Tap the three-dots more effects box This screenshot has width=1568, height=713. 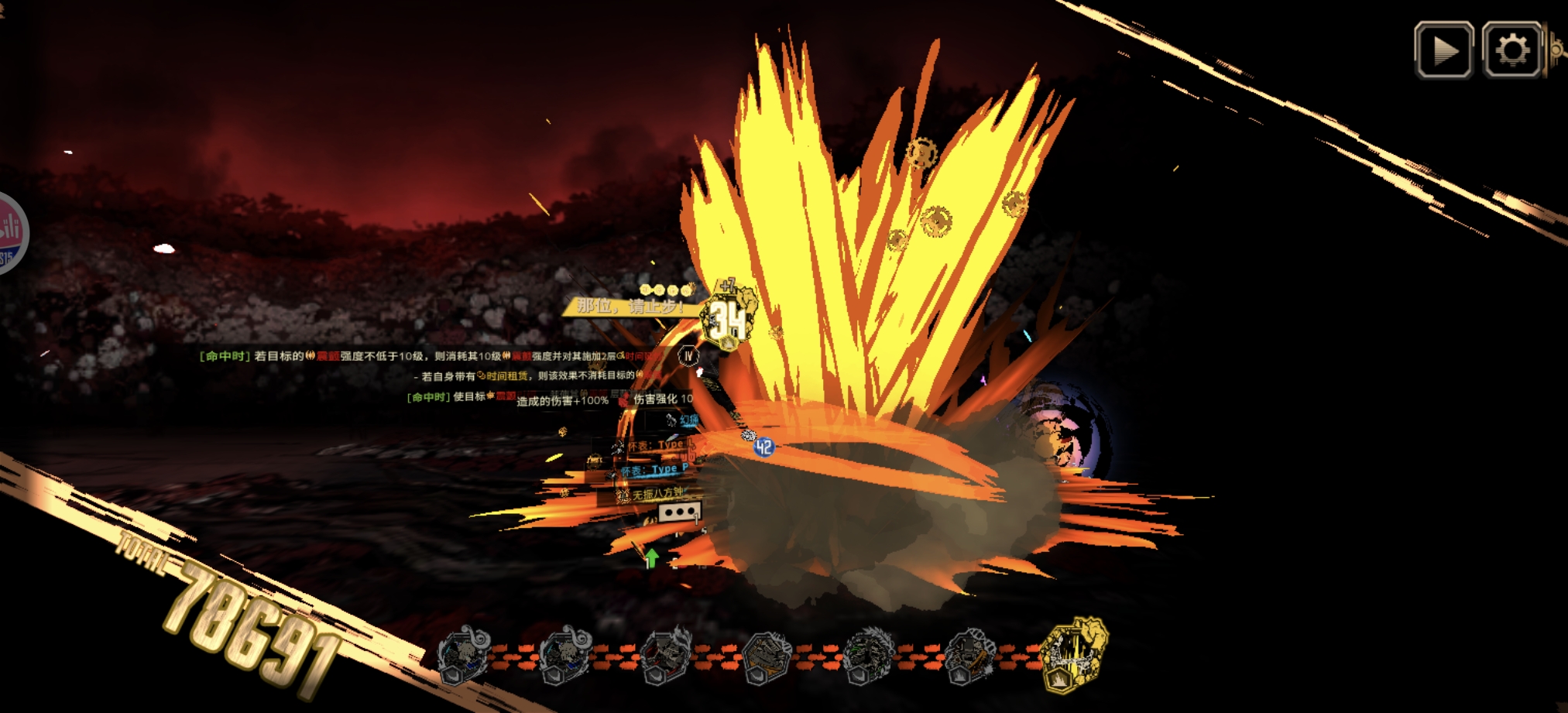point(679,512)
